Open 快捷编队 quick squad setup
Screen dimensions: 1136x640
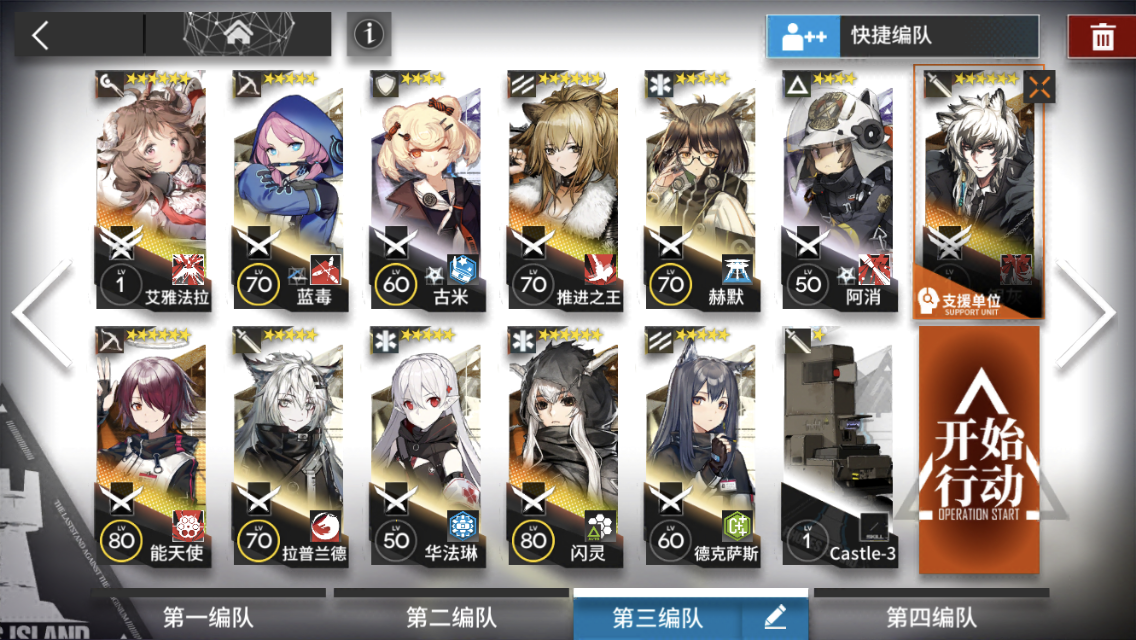pos(889,36)
